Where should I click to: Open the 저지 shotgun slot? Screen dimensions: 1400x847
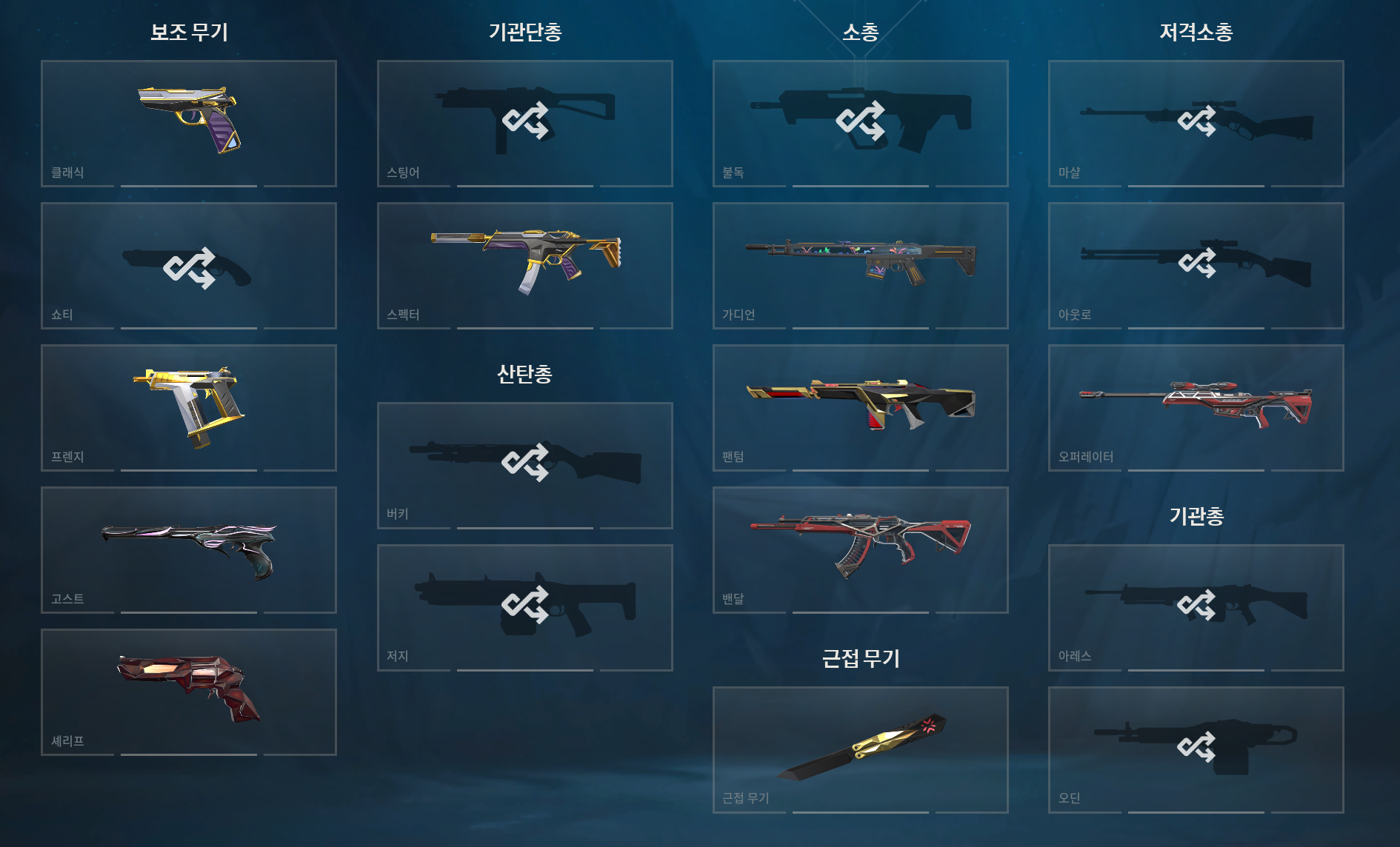point(524,607)
